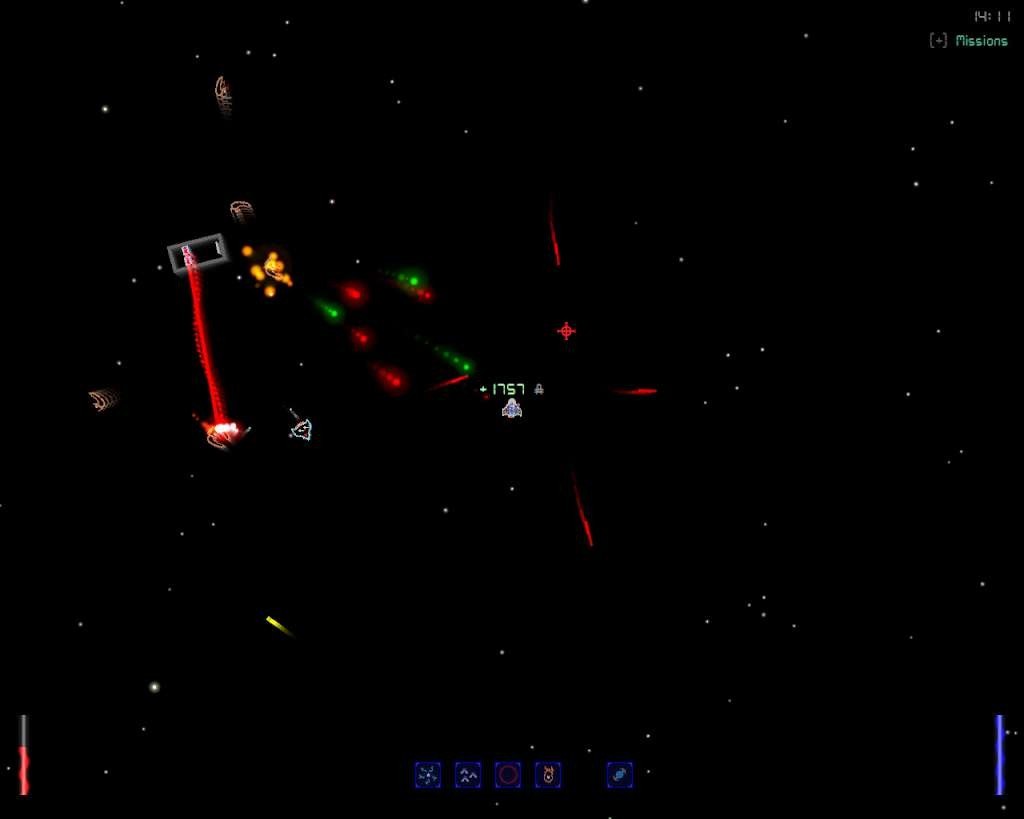The width and height of the screenshot is (1024, 819).
Task: Activate the radial burst ability icon
Action: tap(428, 774)
